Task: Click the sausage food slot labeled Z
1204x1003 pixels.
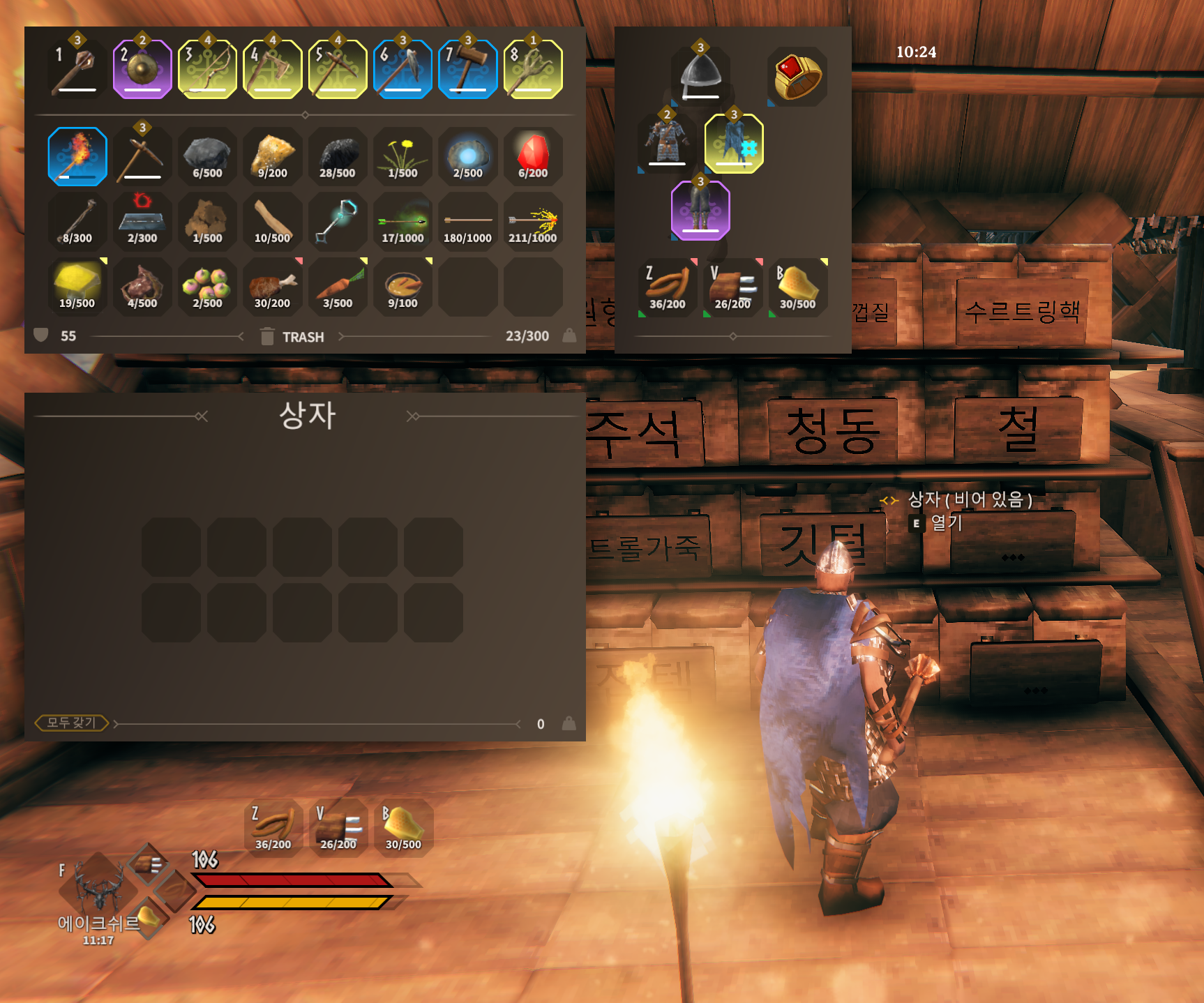Action: (668, 287)
